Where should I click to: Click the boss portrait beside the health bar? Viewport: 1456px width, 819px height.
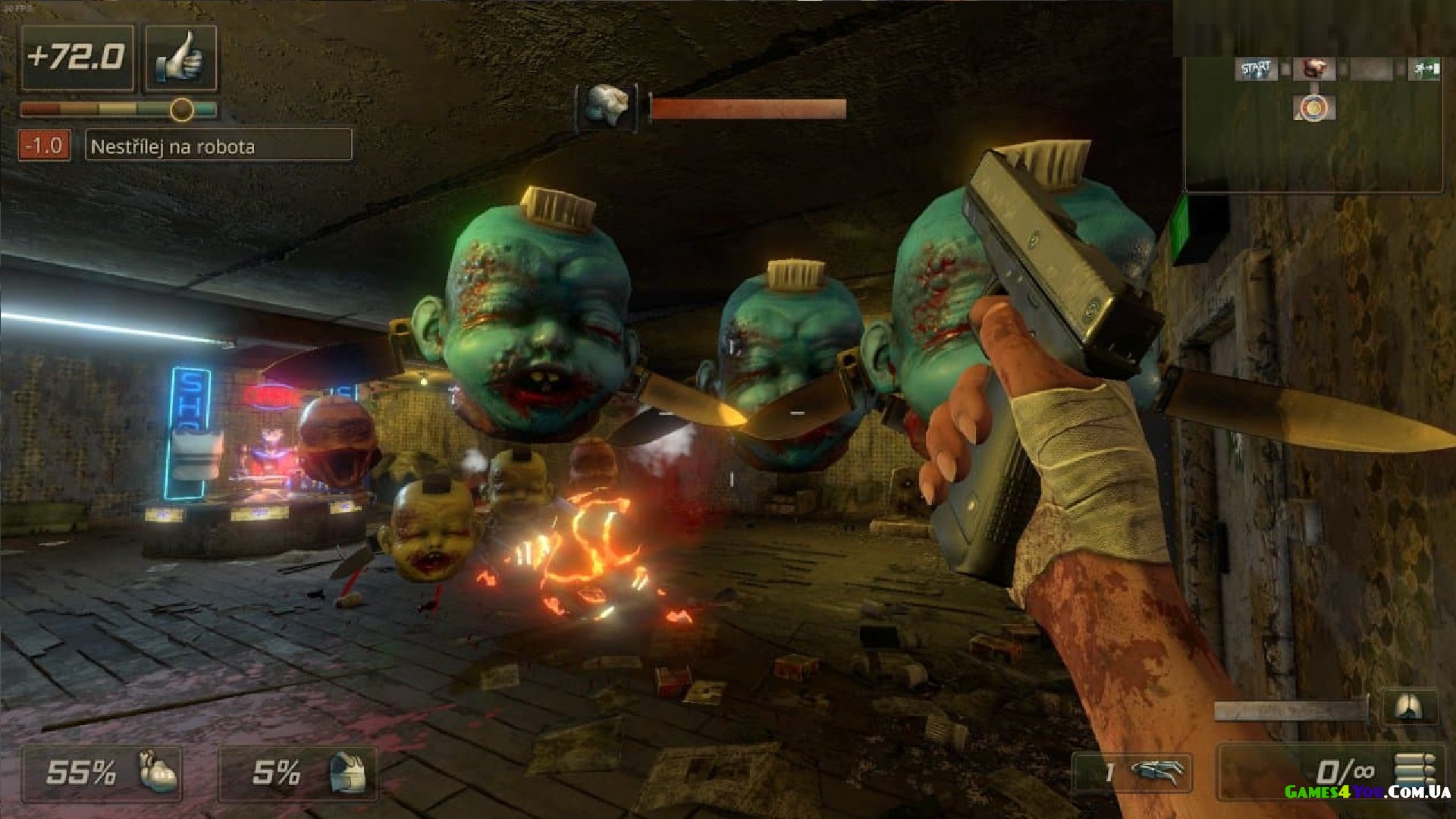tap(606, 106)
